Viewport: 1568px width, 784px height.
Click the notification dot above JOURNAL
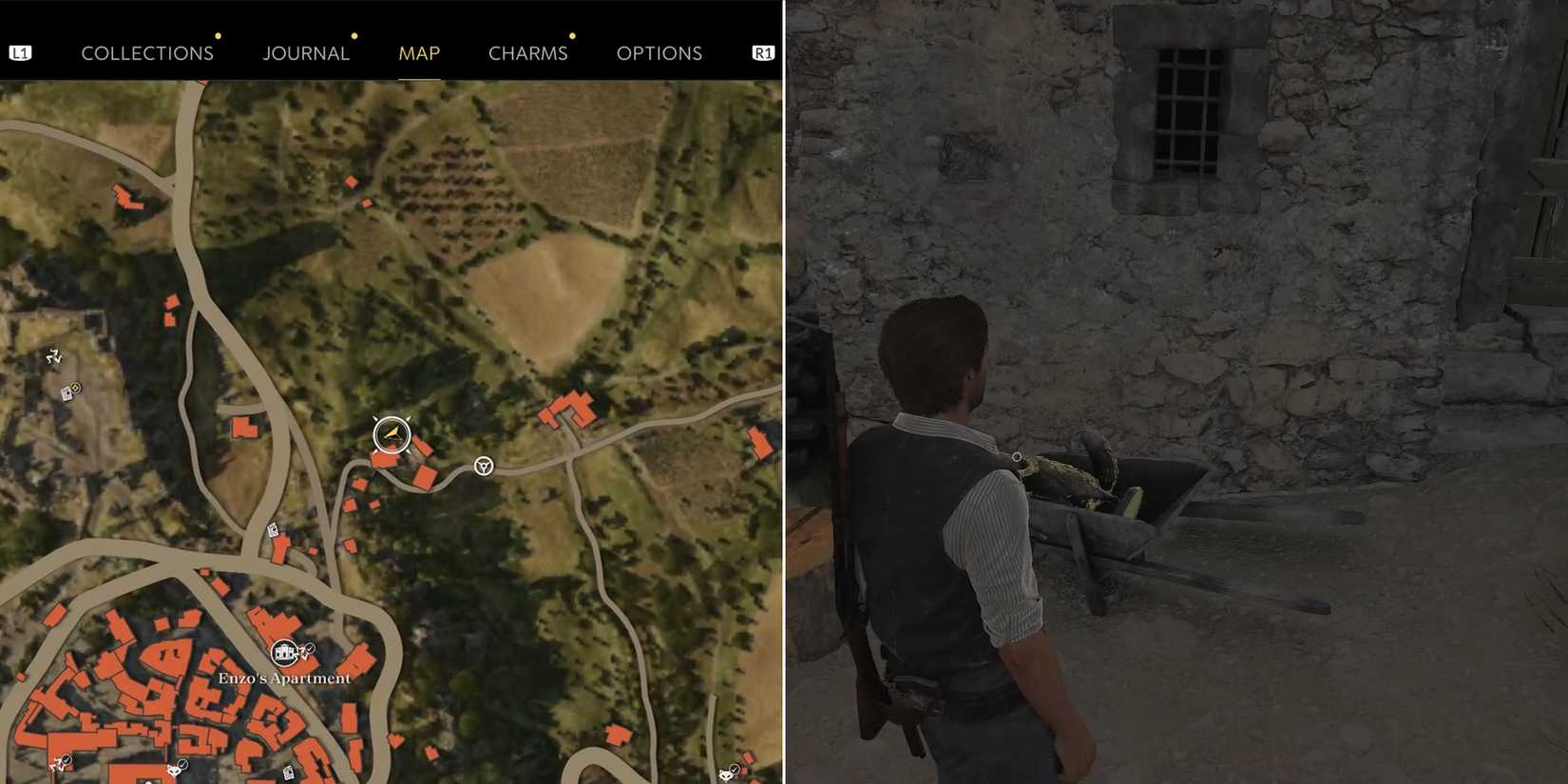354,35
